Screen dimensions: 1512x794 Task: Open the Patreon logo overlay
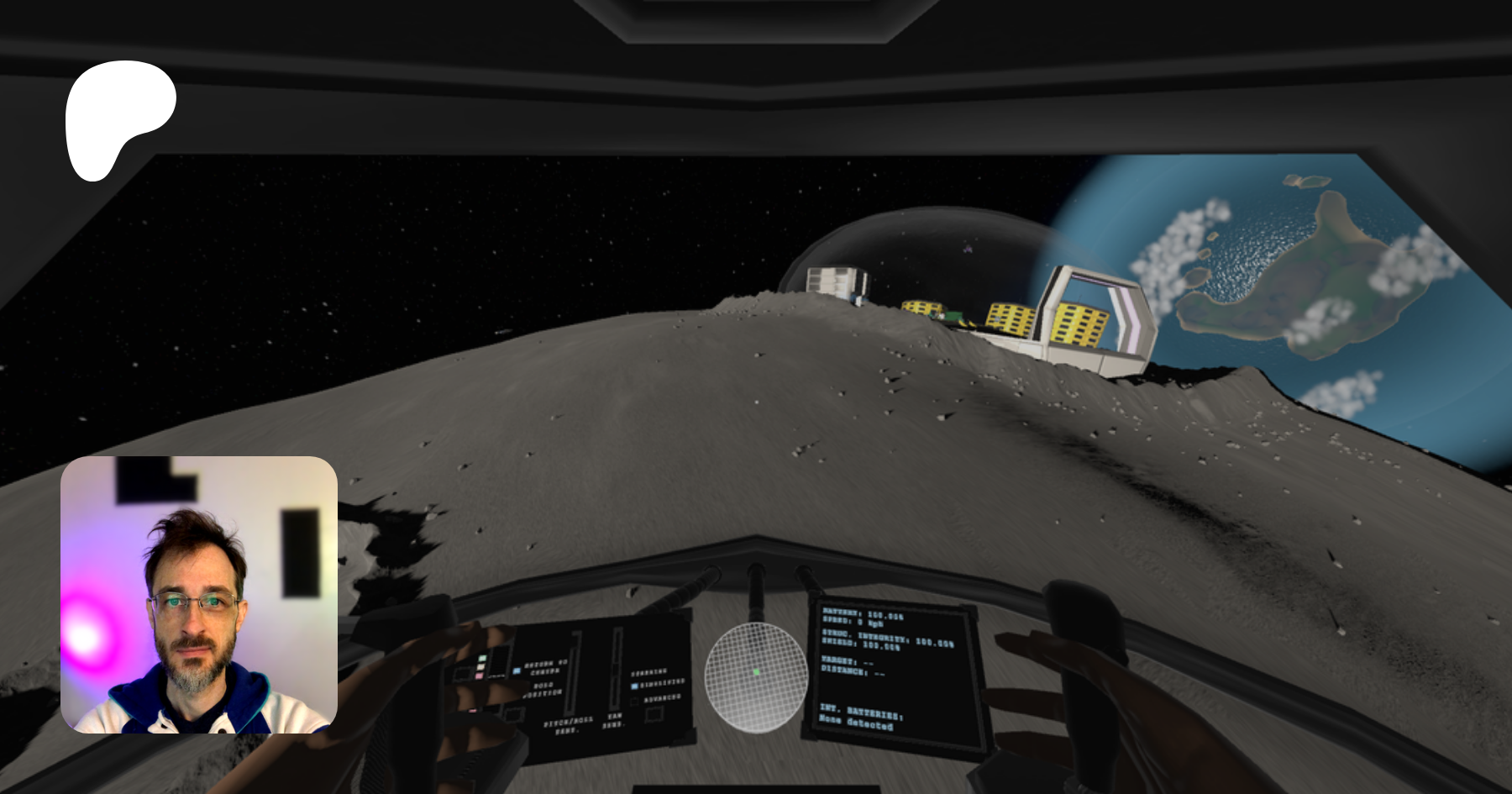pyautogui.click(x=120, y=119)
